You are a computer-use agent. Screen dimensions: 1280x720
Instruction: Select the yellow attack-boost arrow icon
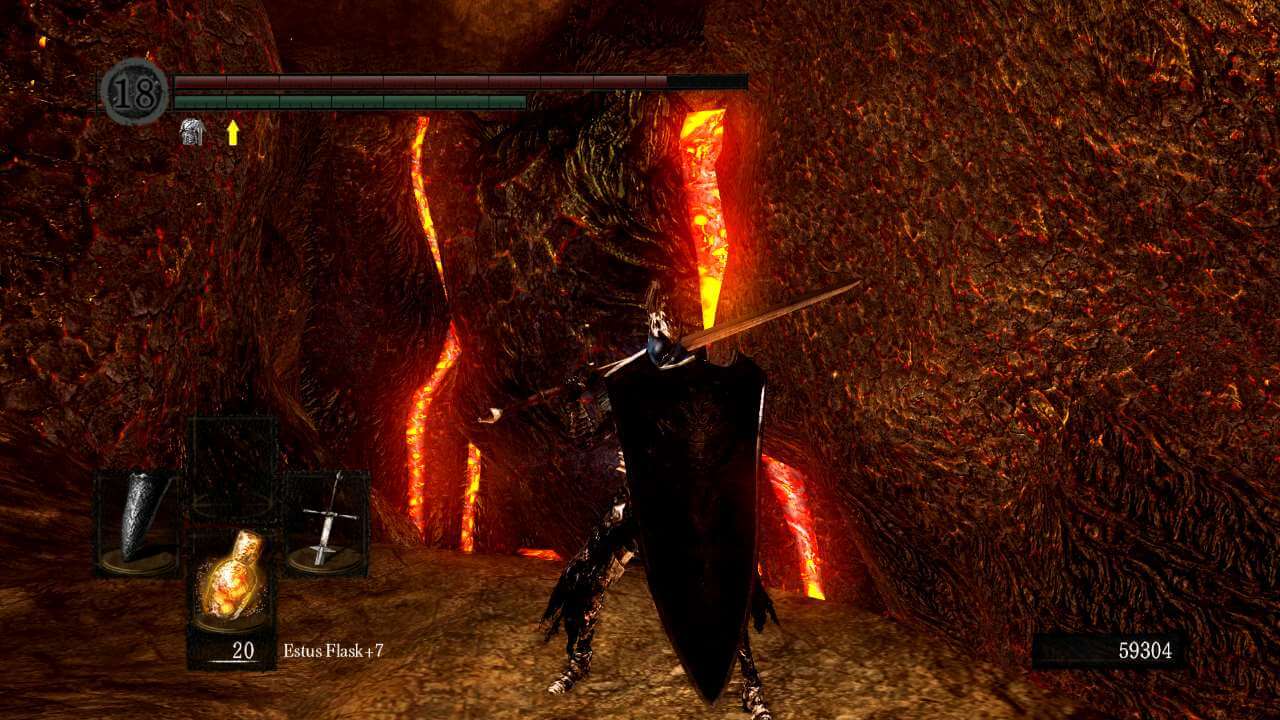[x=232, y=130]
